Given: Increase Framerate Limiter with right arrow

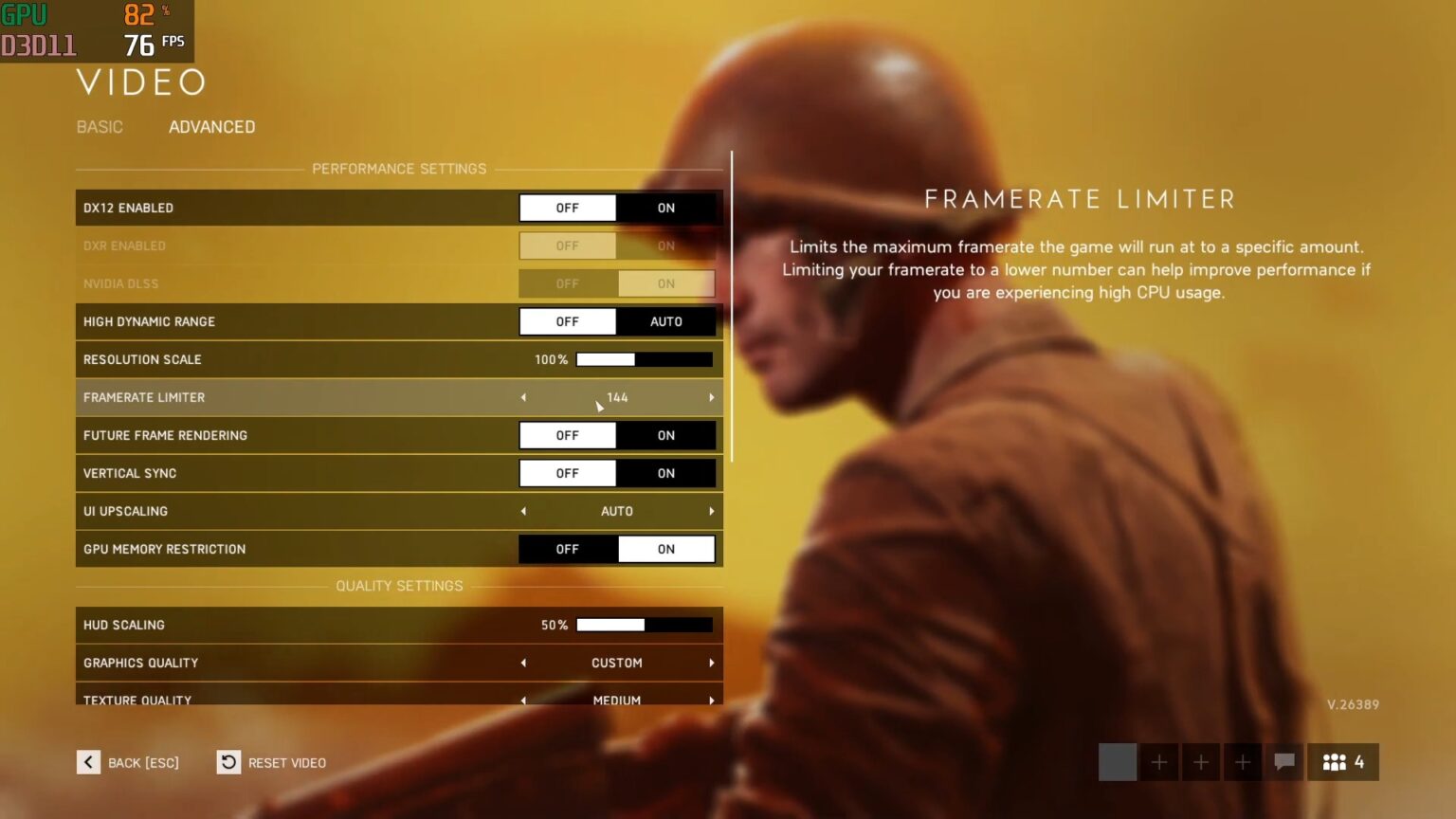Looking at the screenshot, I should tap(711, 397).
